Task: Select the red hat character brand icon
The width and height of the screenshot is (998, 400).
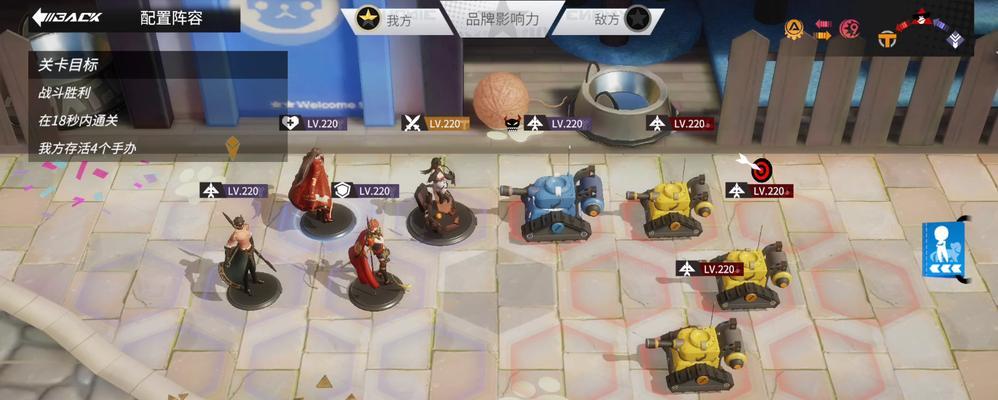Action: coord(920,19)
